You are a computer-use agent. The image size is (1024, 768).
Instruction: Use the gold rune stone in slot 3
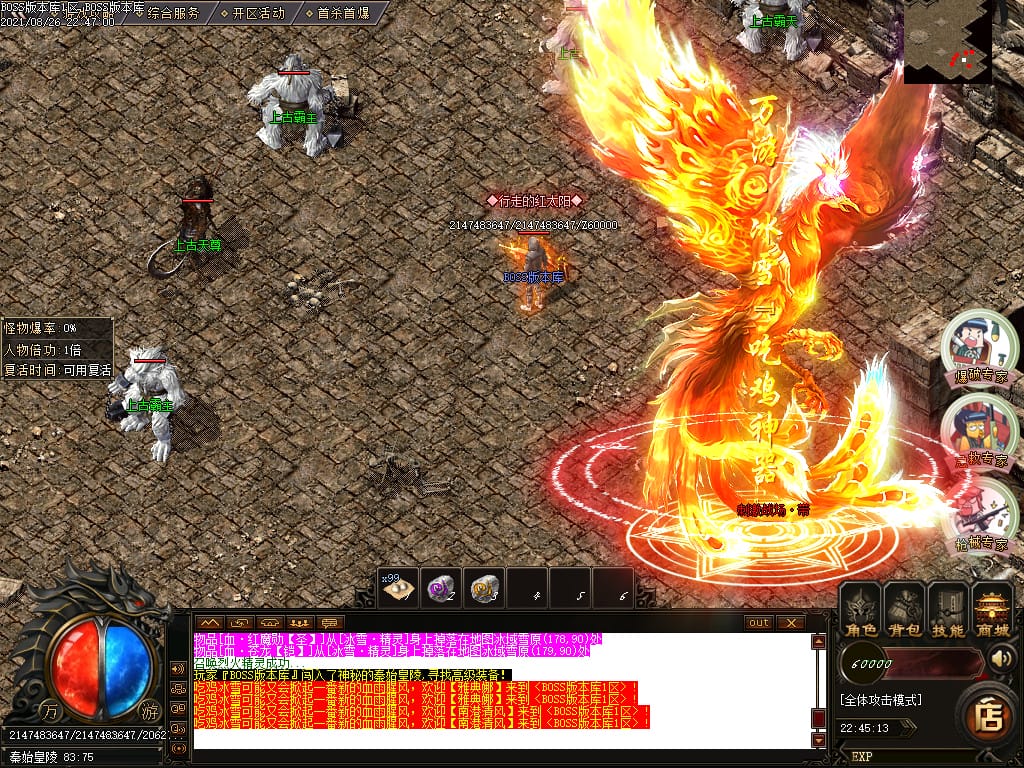tap(485, 588)
